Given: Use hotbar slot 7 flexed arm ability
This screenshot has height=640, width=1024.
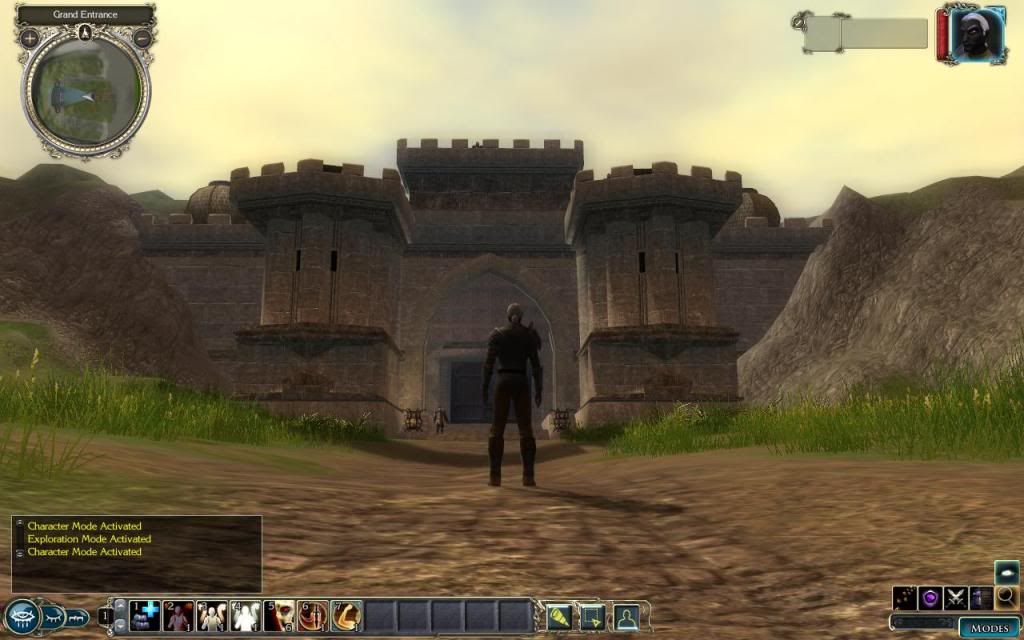Looking at the screenshot, I should [x=347, y=615].
